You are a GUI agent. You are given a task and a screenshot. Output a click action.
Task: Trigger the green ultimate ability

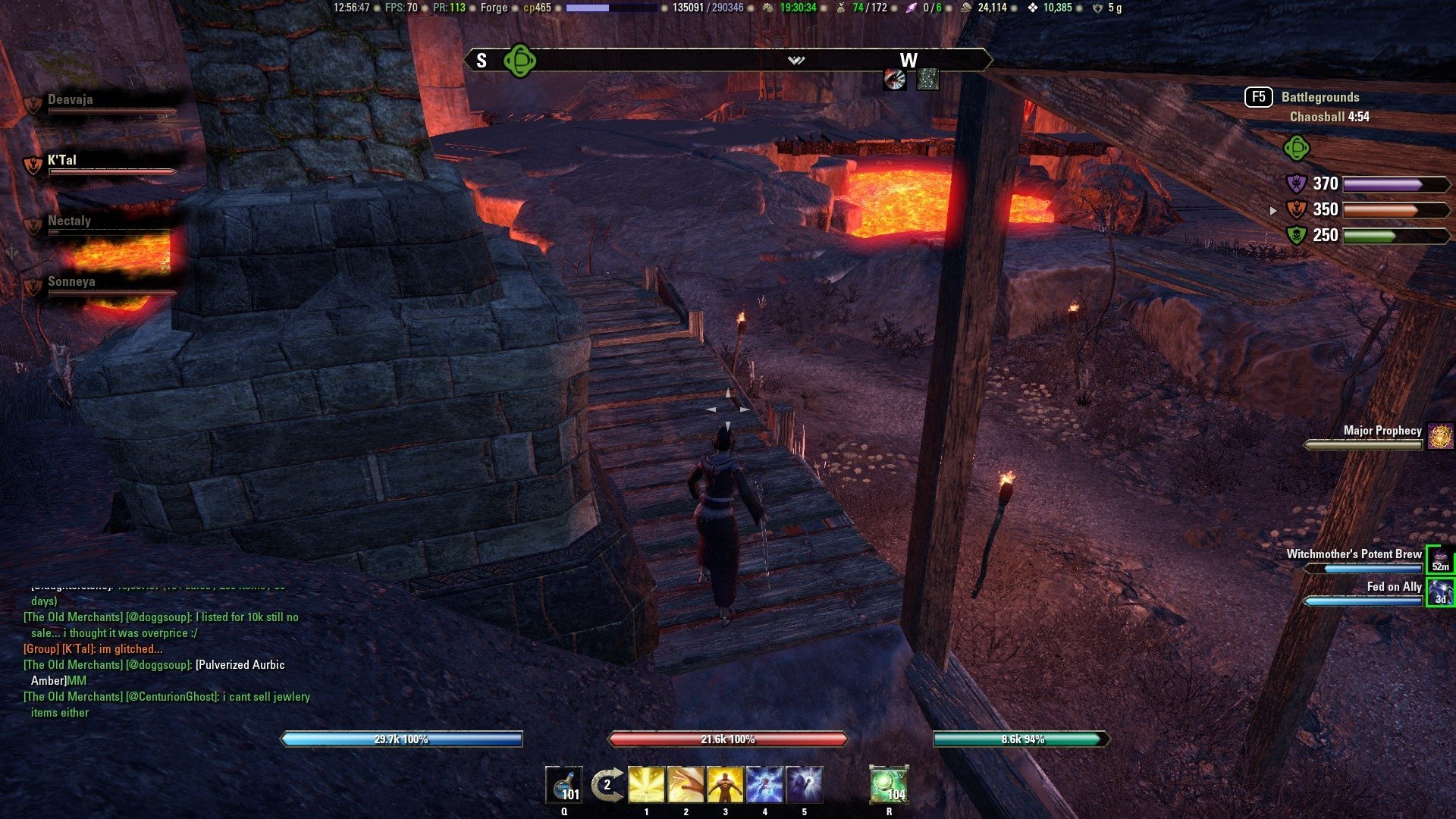(x=889, y=785)
